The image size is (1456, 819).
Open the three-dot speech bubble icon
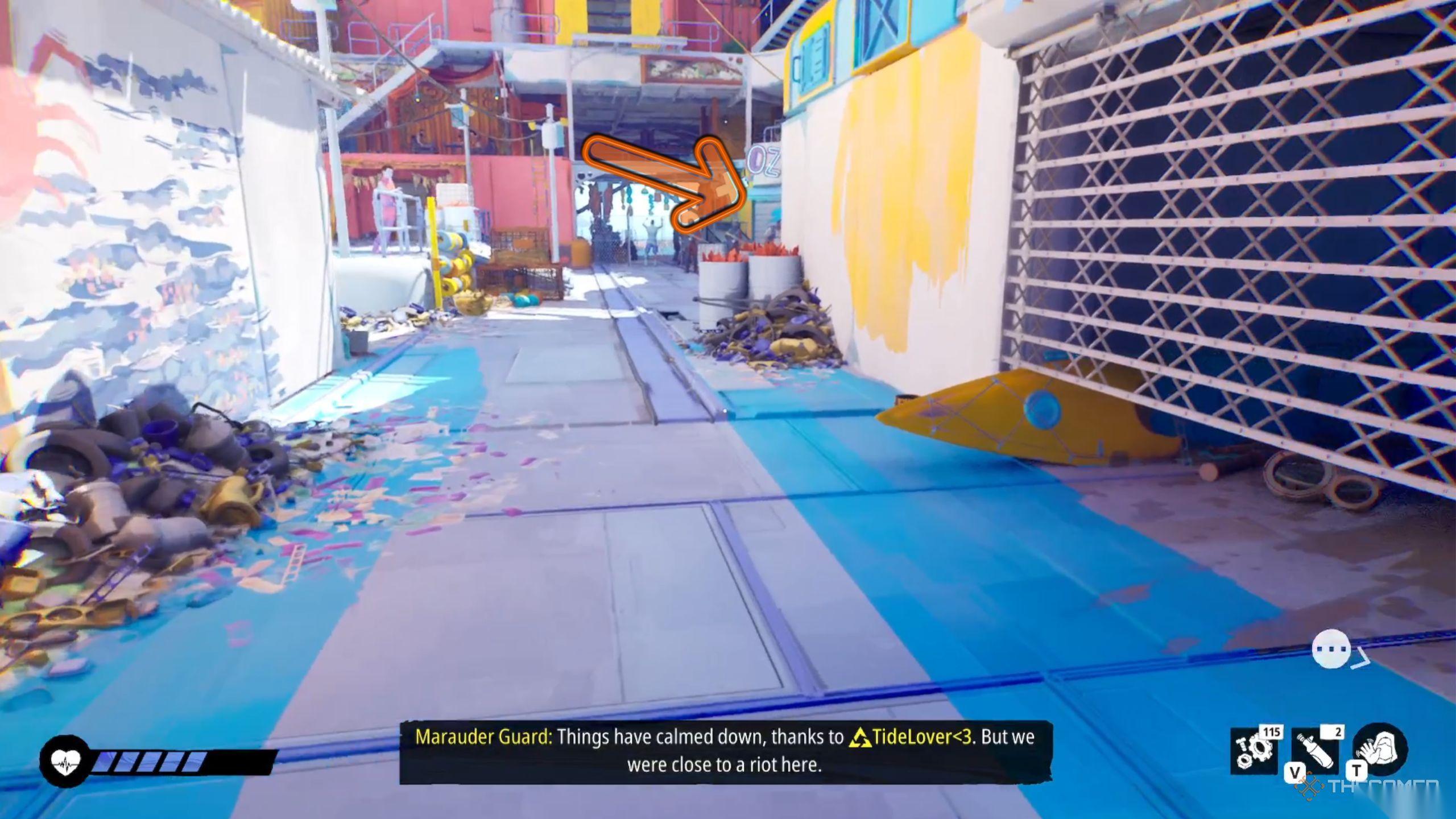click(x=1331, y=649)
